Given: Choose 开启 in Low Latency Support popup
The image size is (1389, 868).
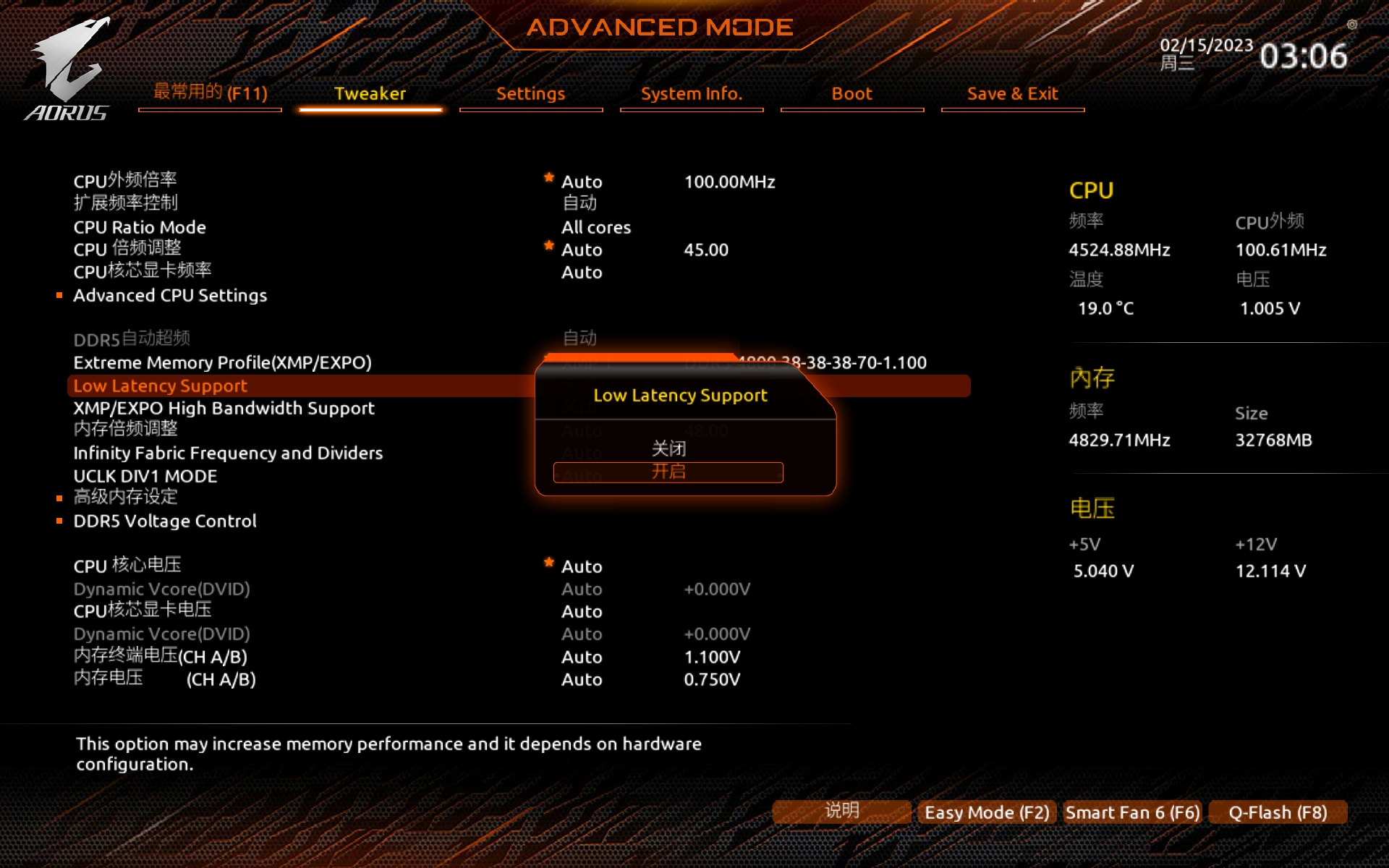Looking at the screenshot, I should point(668,472).
